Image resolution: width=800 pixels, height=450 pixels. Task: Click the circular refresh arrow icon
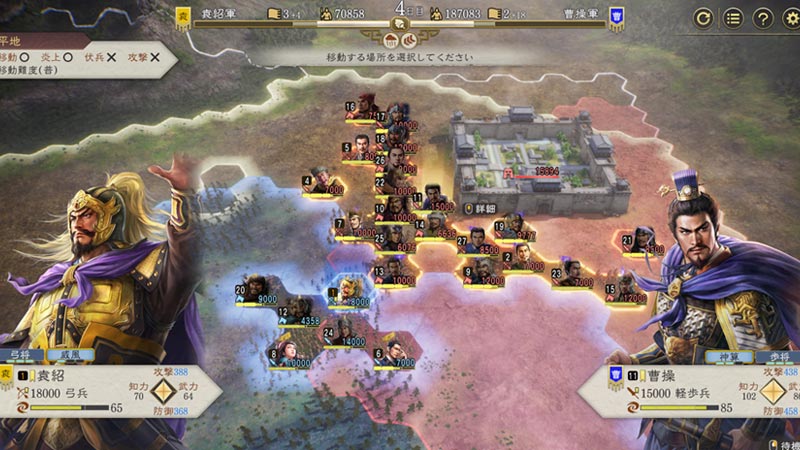(703, 19)
